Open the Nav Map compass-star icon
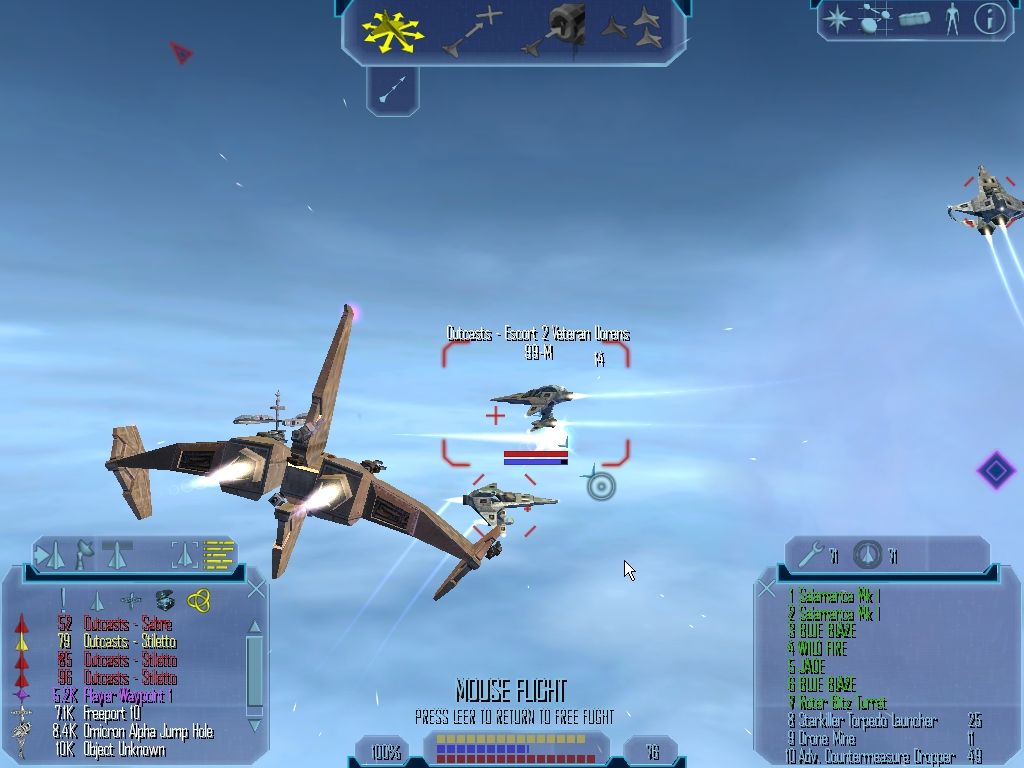This screenshot has width=1024, height=768. [x=836, y=19]
